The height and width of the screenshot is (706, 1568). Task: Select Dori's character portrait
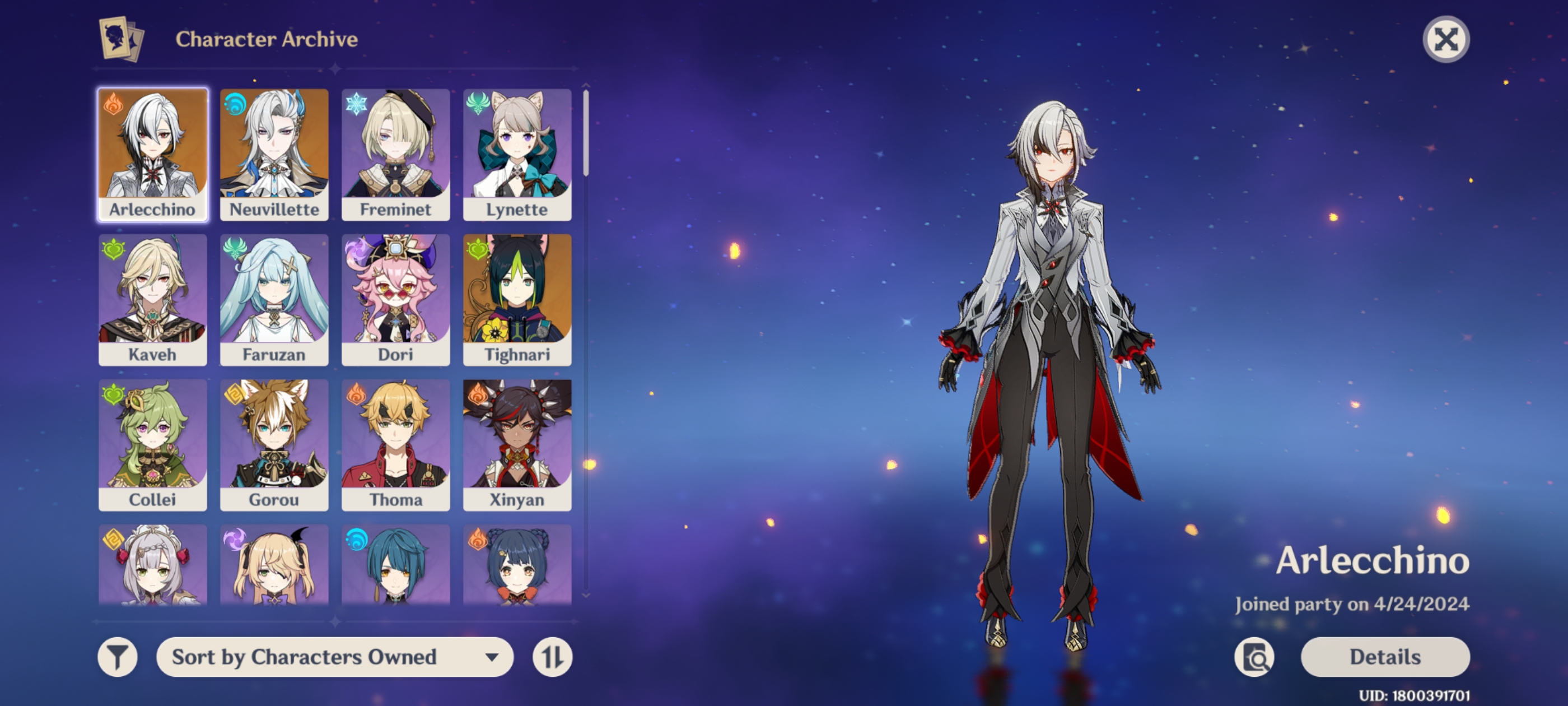click(x=395, y=294)
